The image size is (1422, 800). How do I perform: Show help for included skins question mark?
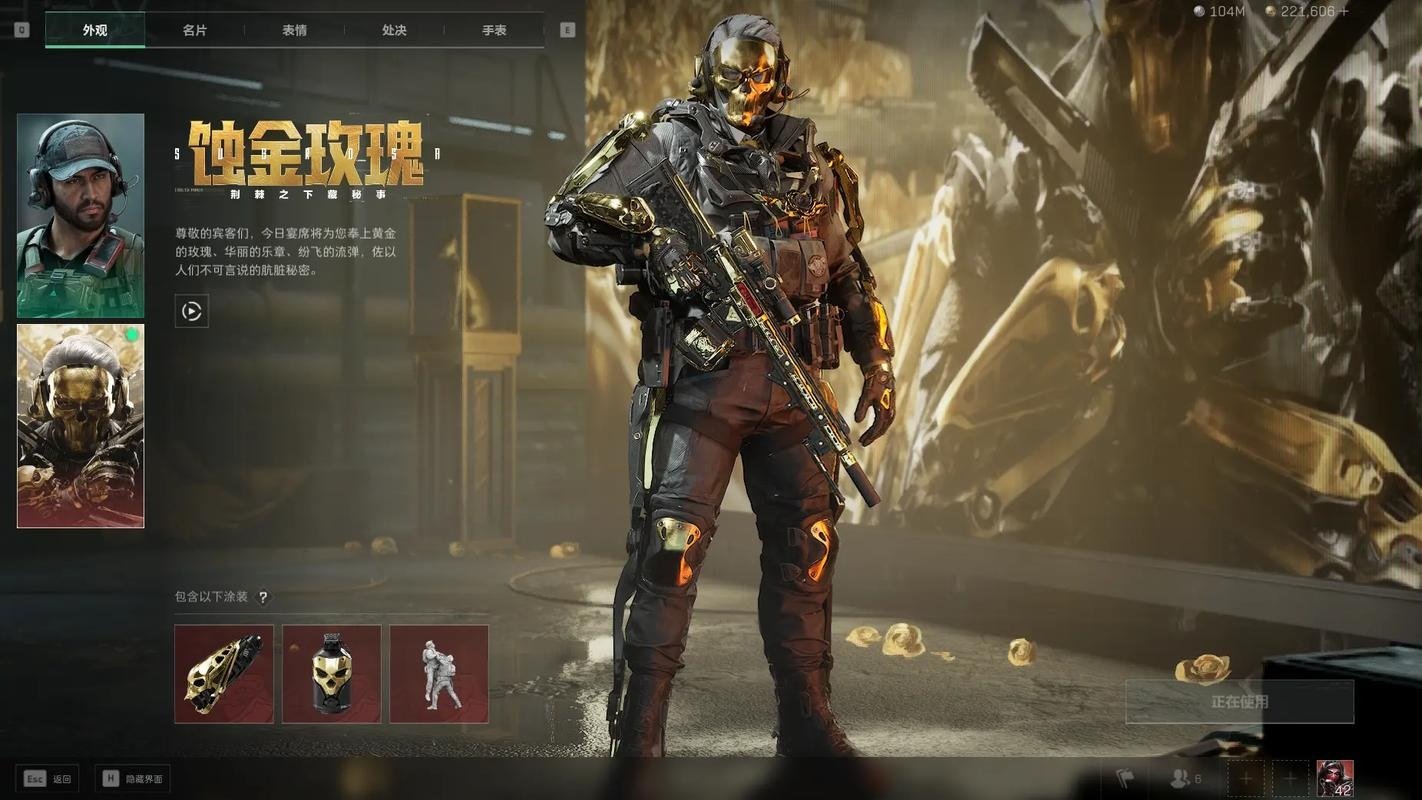click(263, 597)
